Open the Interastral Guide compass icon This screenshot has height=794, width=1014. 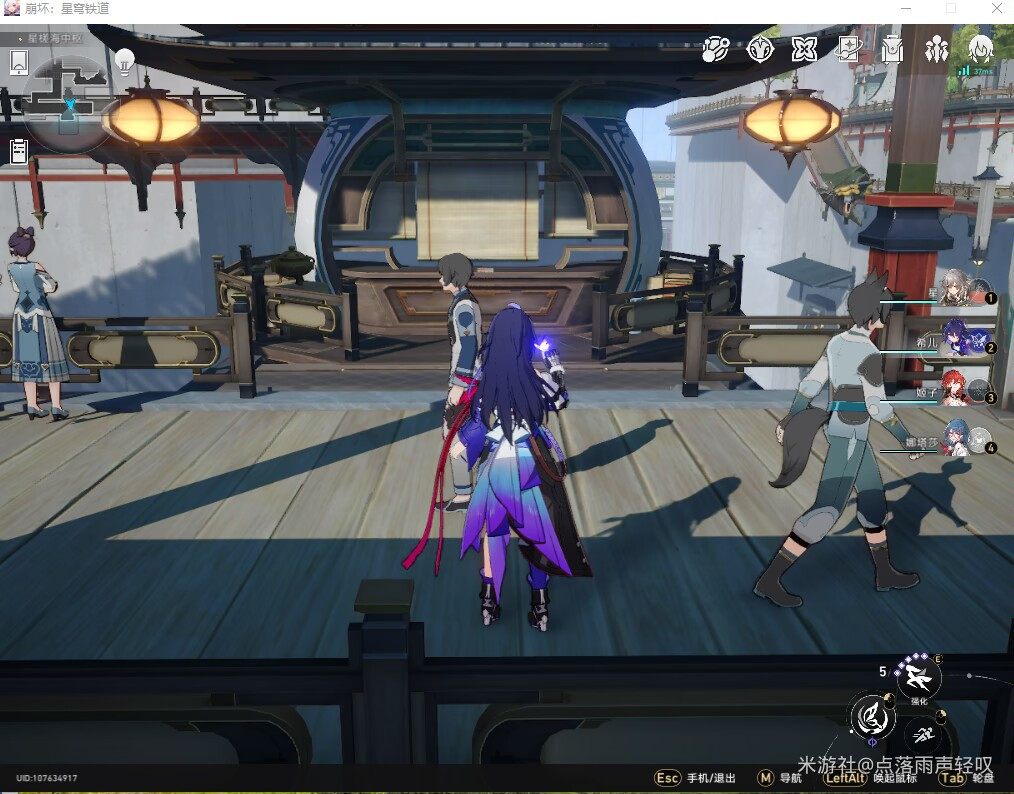pos(762,48)
